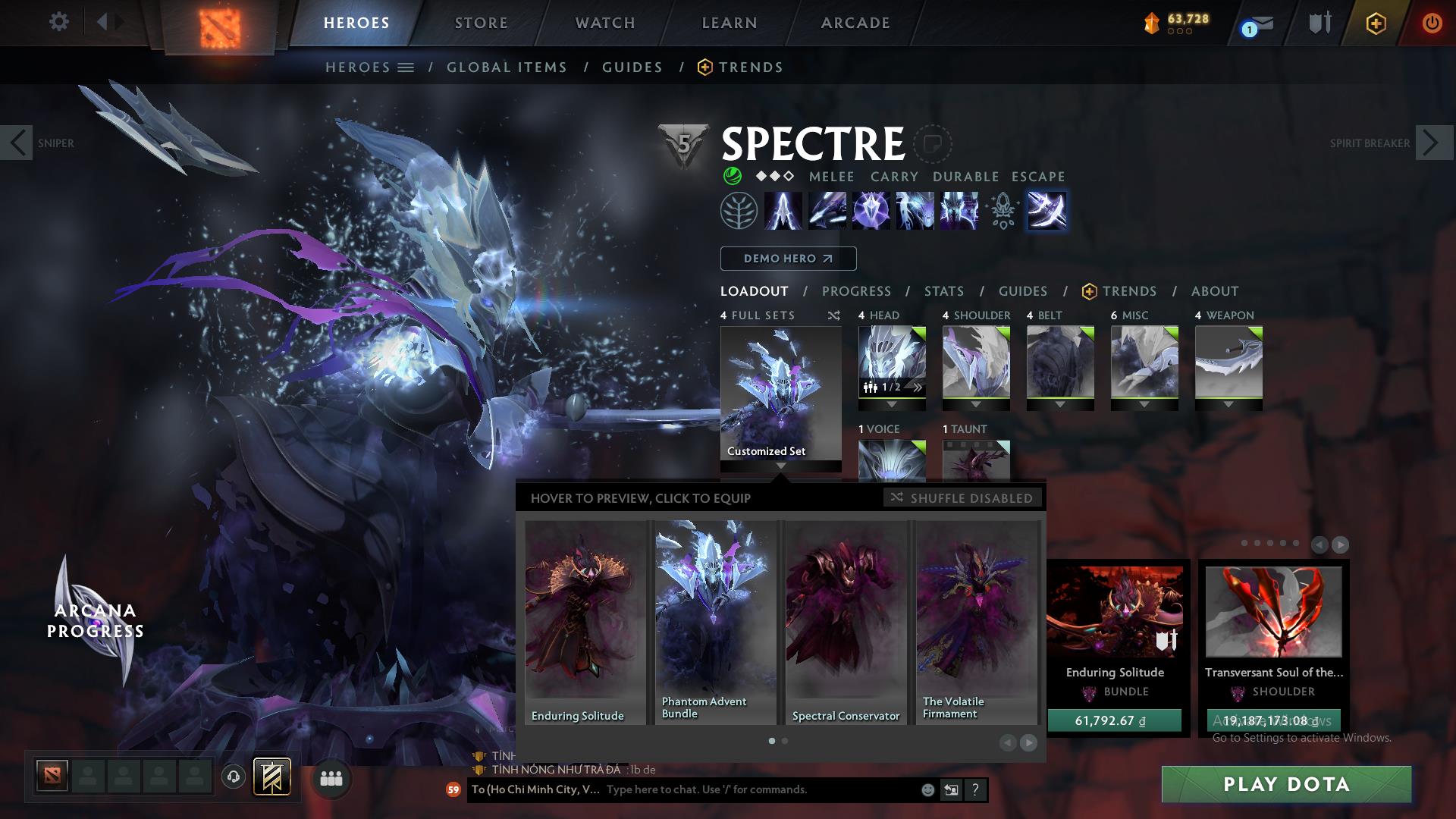Image resolution: width=1456 pixels, height=819 pixels.
Task: Toggle the disabled shuffle option in the preview popup
Action: coord(962,498)
